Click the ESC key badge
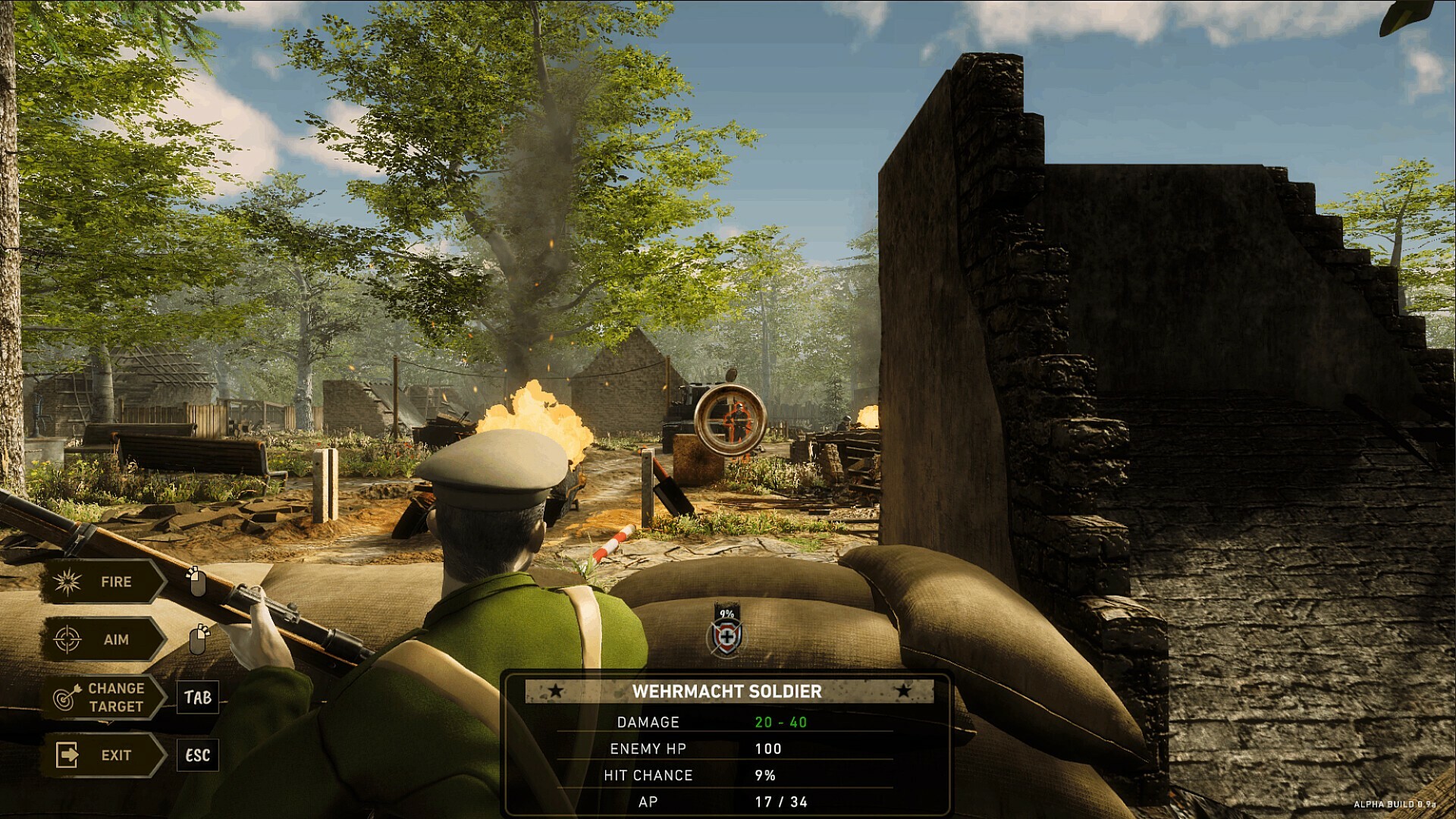Image resolution: width=1456 pixels, height=819 pixels. point(196,755)
